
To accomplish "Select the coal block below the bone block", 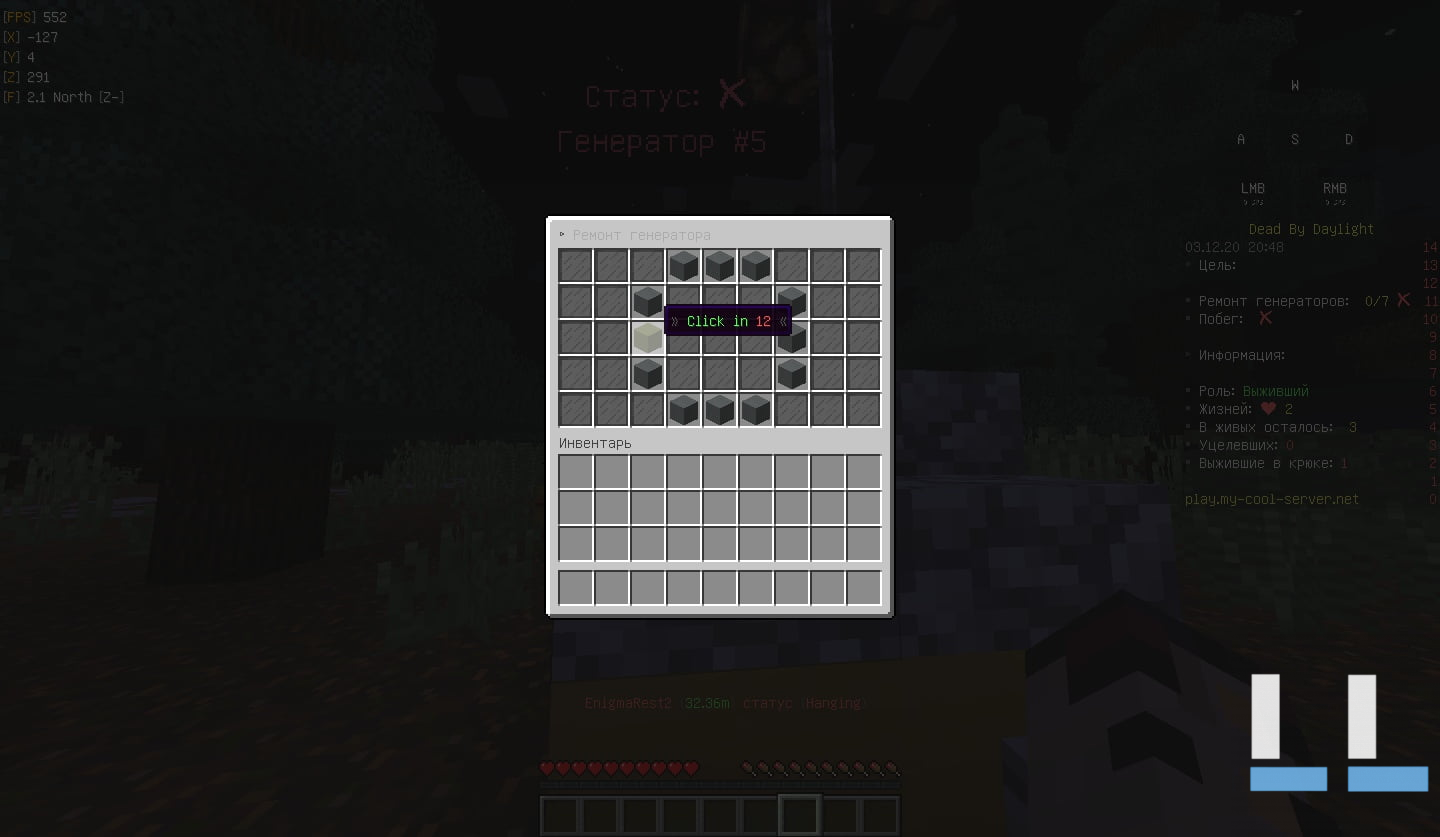I will (647, 372).
